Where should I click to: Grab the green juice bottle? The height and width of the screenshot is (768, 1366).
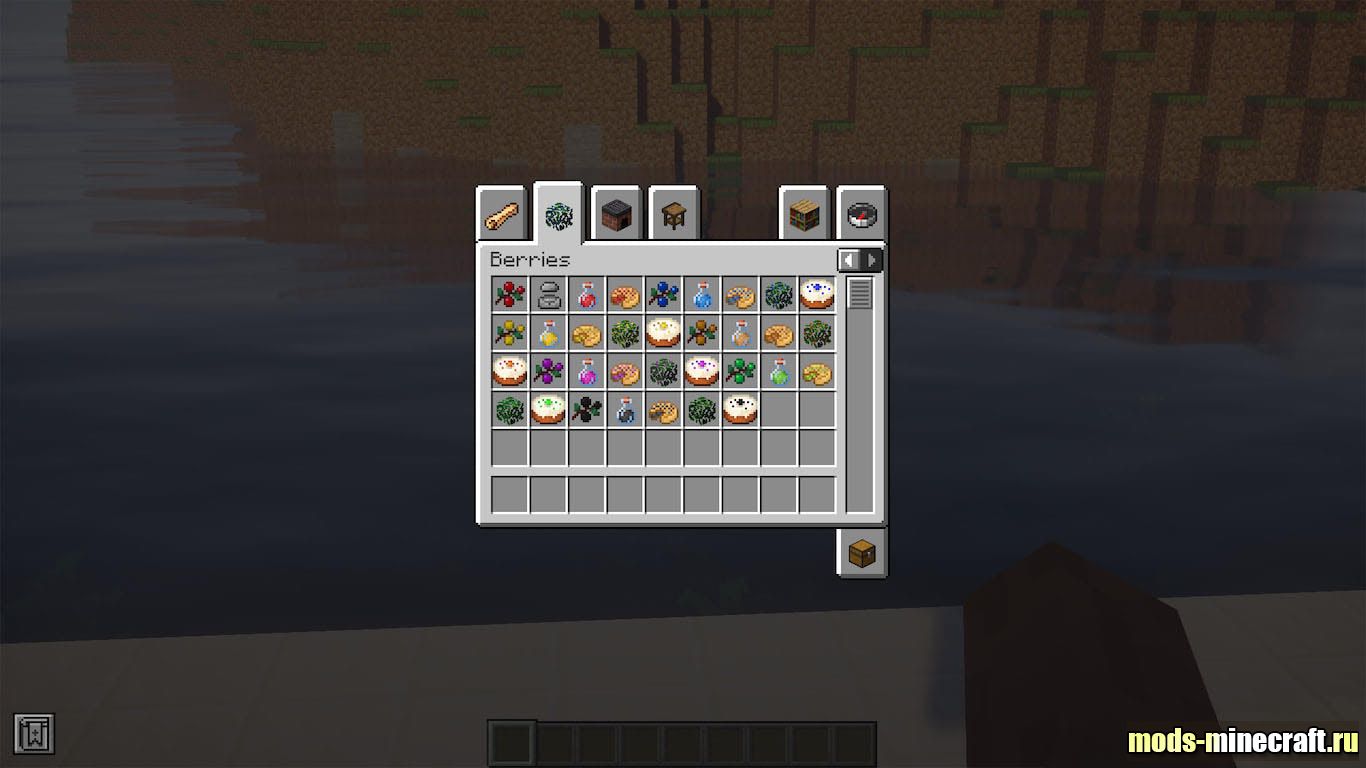779,372
